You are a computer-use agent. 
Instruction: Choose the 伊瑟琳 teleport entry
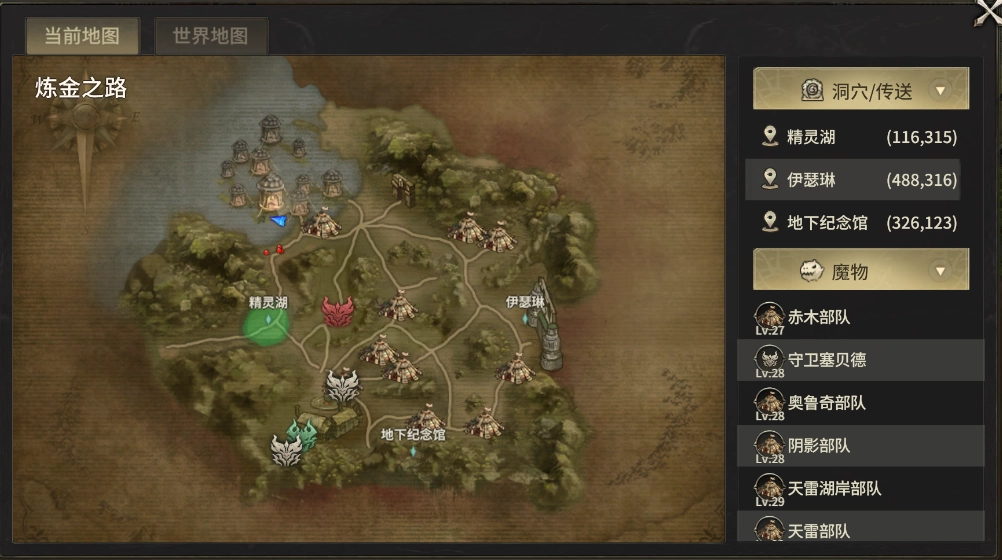(x=860, y=180)
